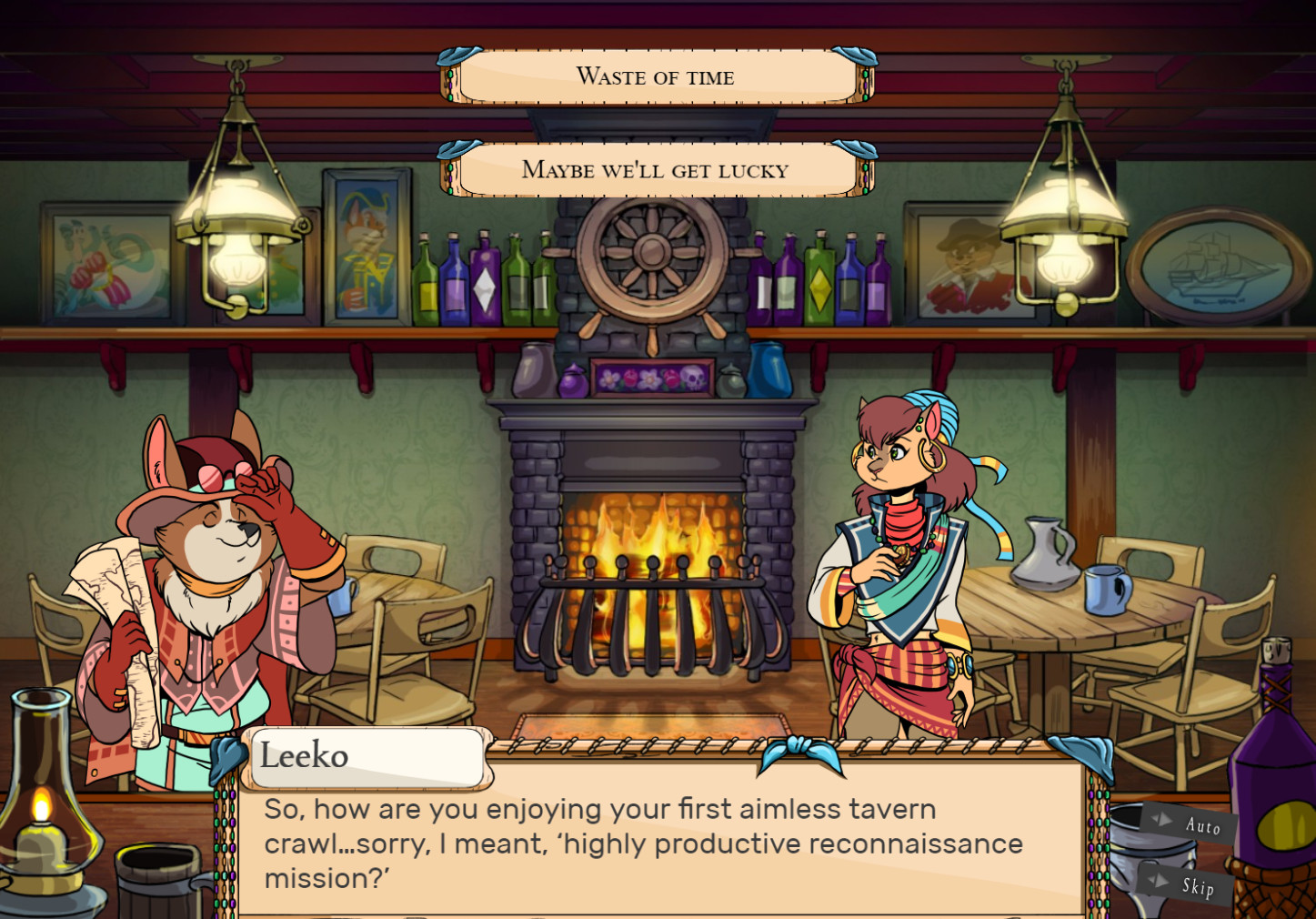
Task: Enable Auto dialogue advance mode
Action: 1202,827
